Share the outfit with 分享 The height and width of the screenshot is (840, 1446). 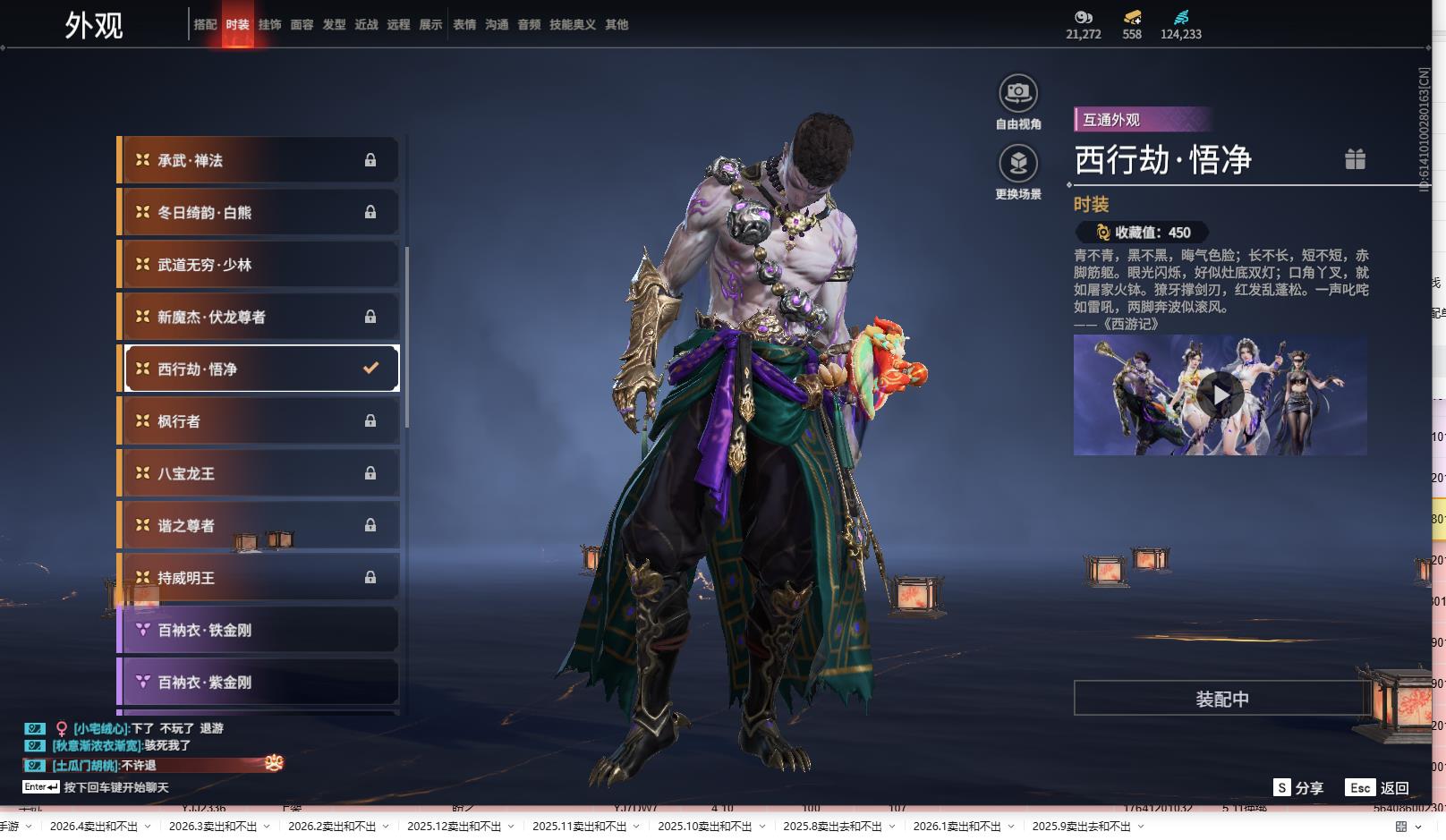coord(1298,788)
